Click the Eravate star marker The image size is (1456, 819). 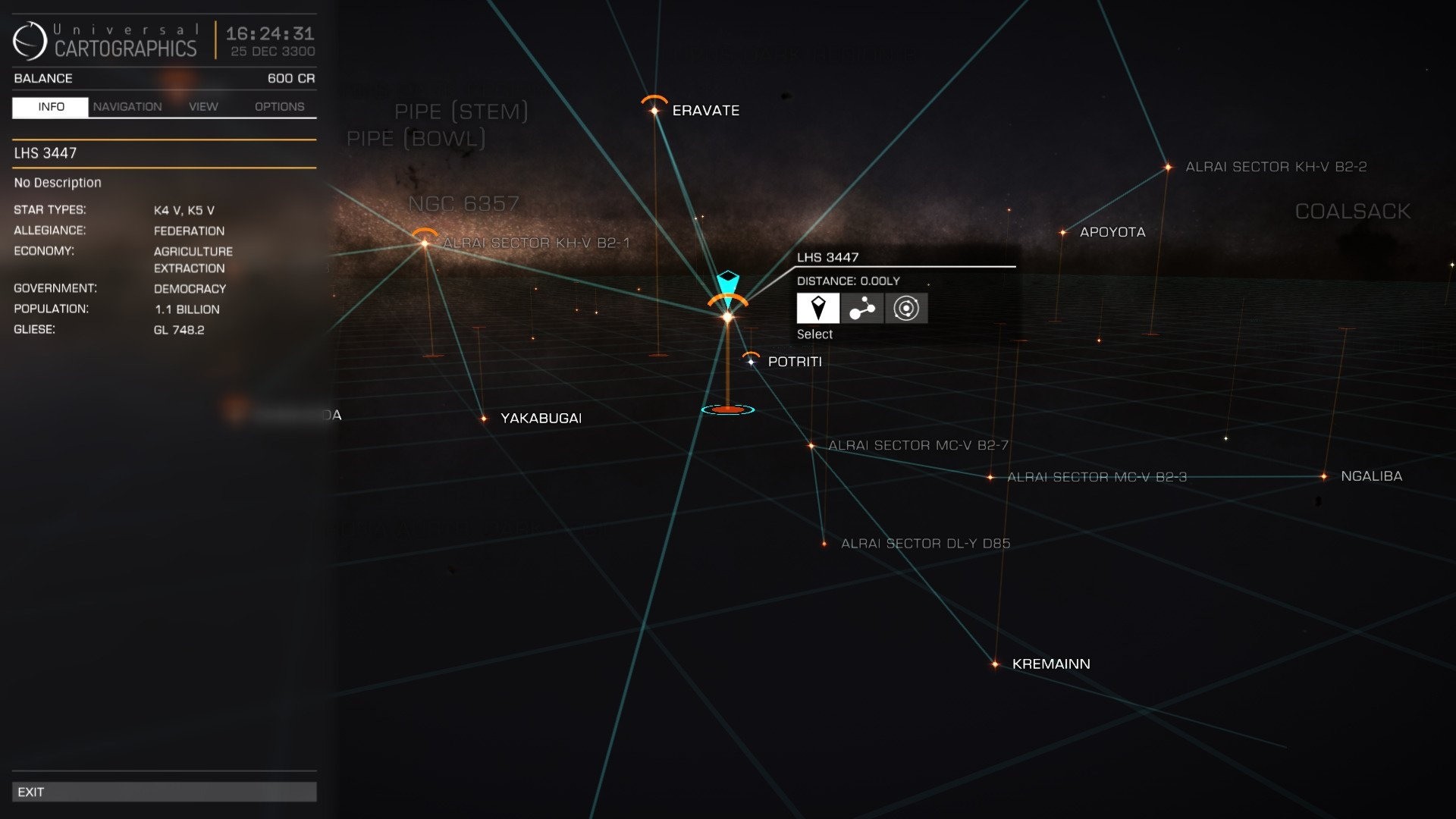[x=654, y=111]
